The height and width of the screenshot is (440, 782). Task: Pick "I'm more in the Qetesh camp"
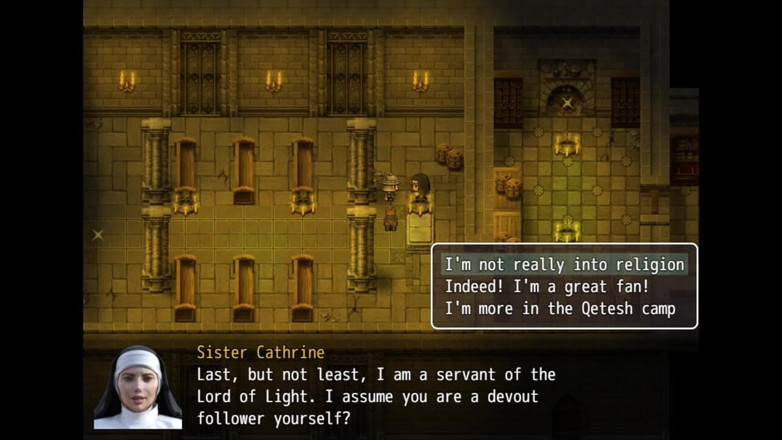560,309
